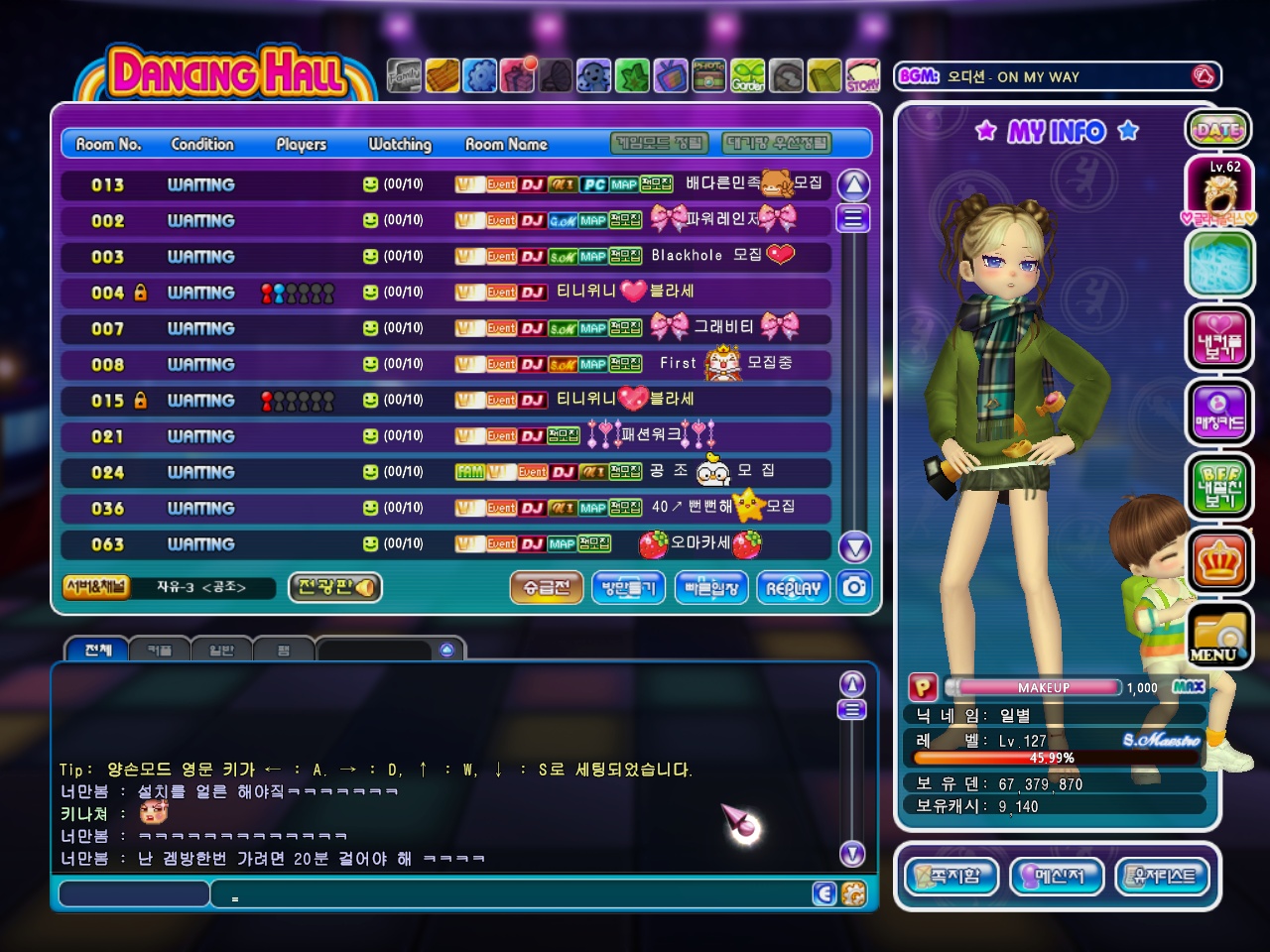Open the 승급전 promotion match button
The height and width of the screenshot is (952, 1270).
coord(547,587)
